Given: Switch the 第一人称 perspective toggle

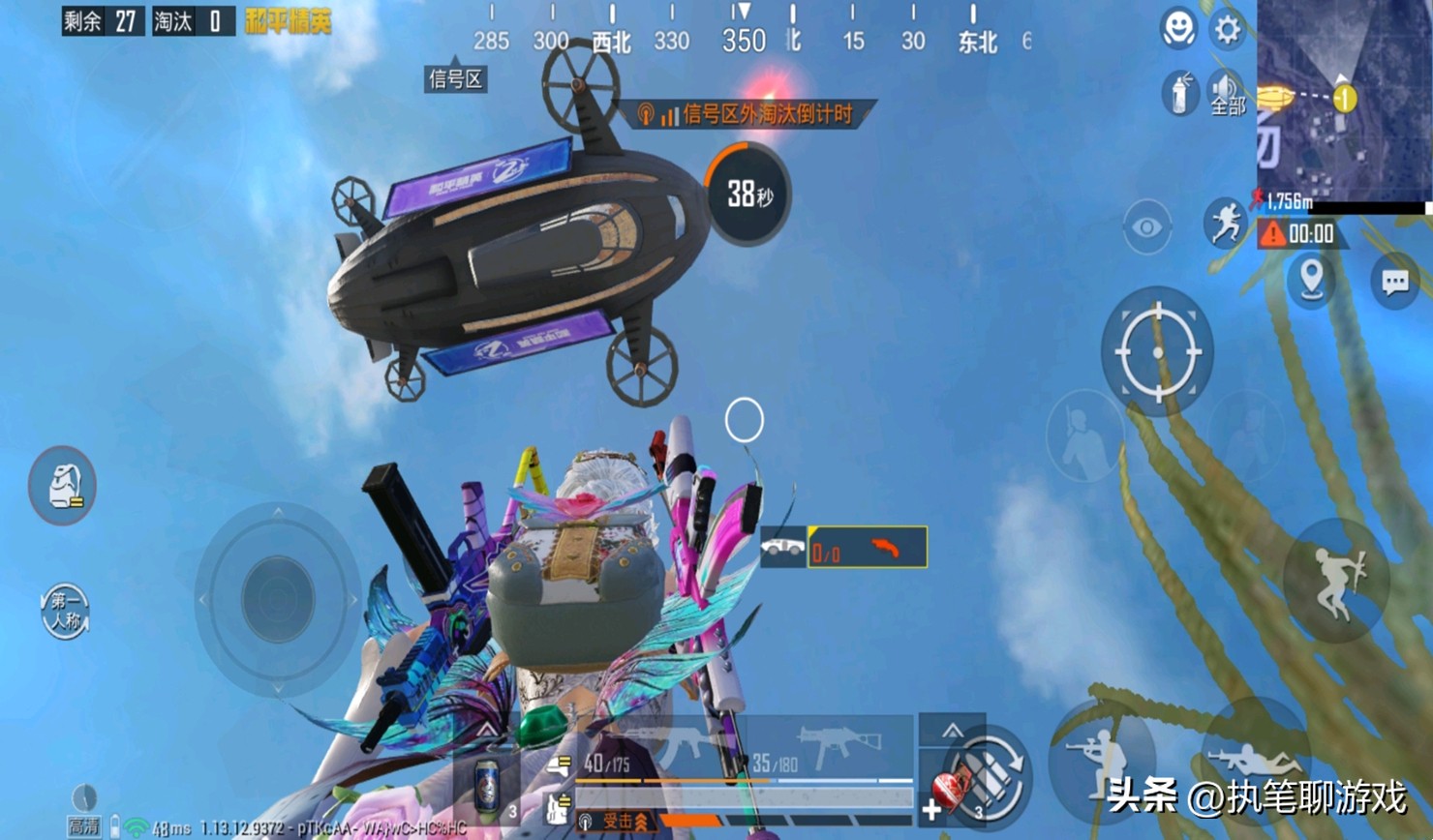Looking at the screenshot, I should [65, 612].
